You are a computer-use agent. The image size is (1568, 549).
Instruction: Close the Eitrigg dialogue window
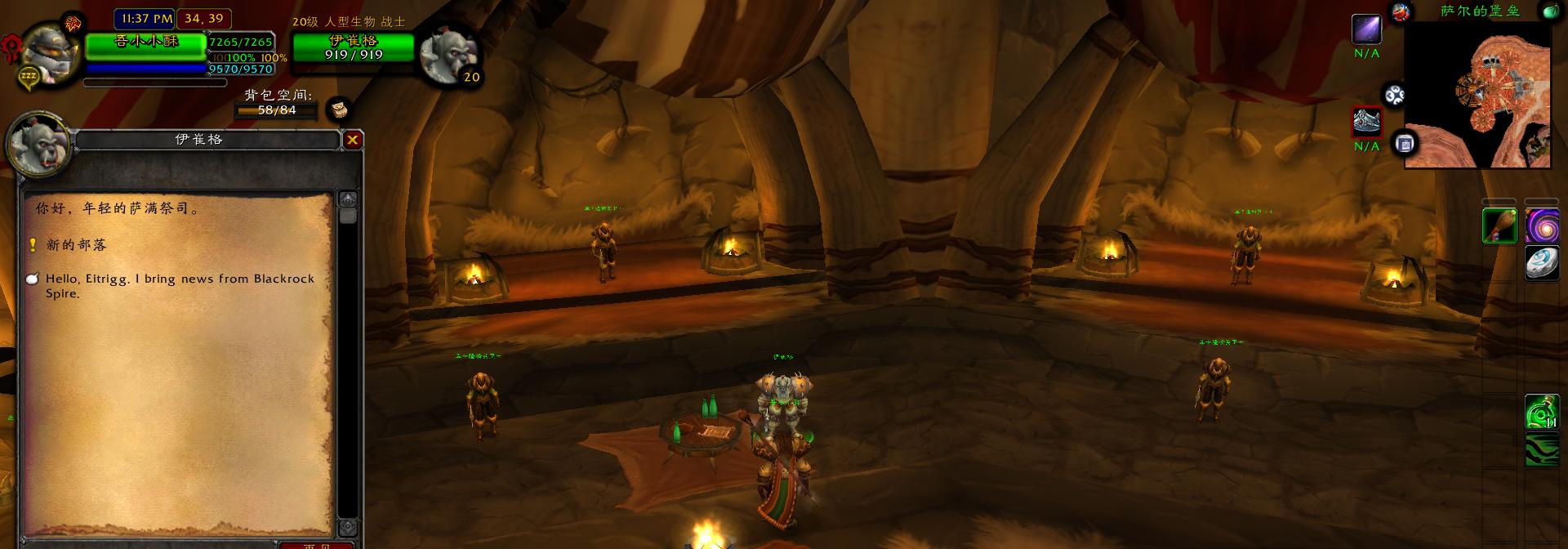(352, 140)
